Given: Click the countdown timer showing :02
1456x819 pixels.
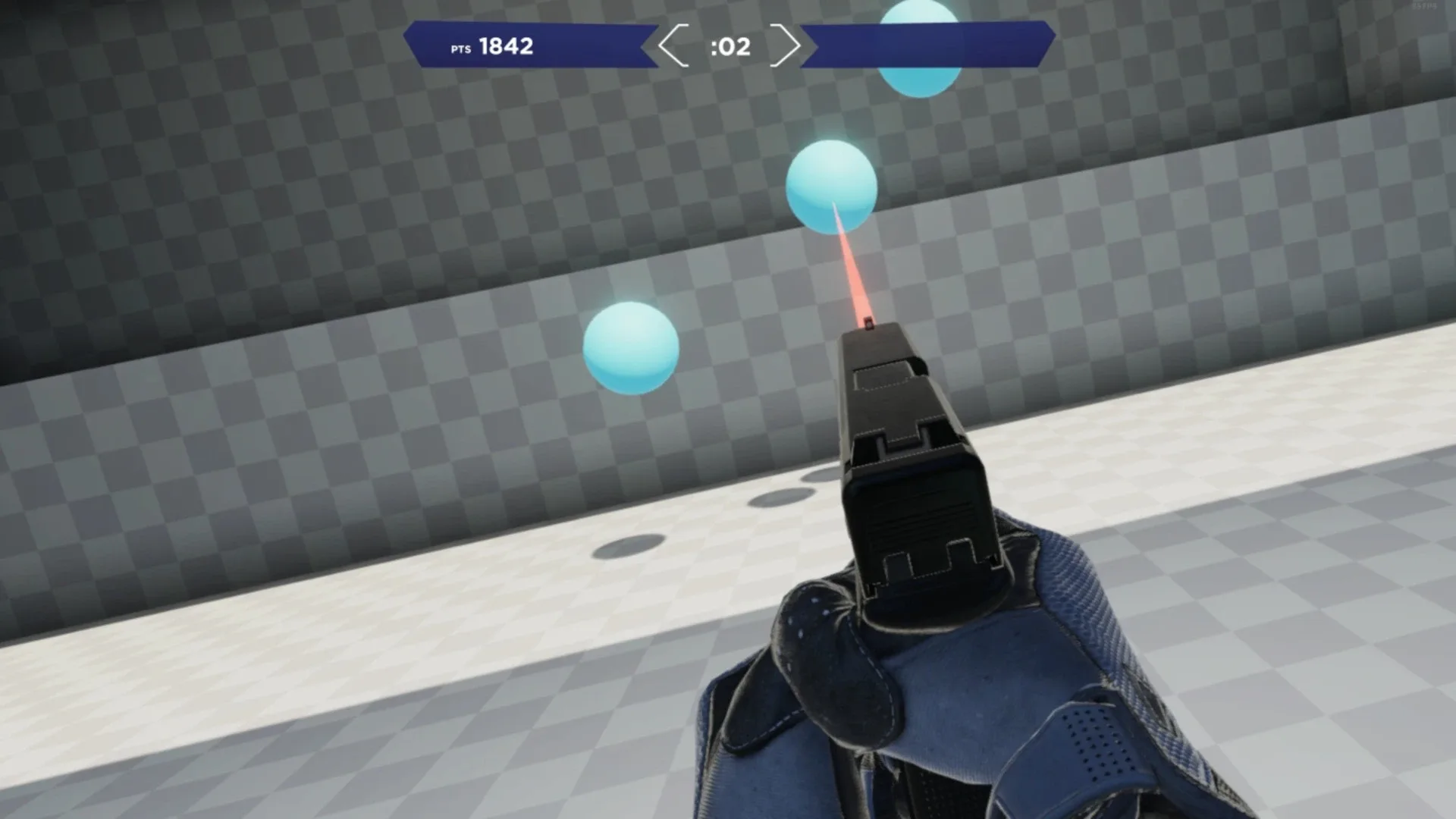Looking at the screenshot, I should (x=730, y=47).
